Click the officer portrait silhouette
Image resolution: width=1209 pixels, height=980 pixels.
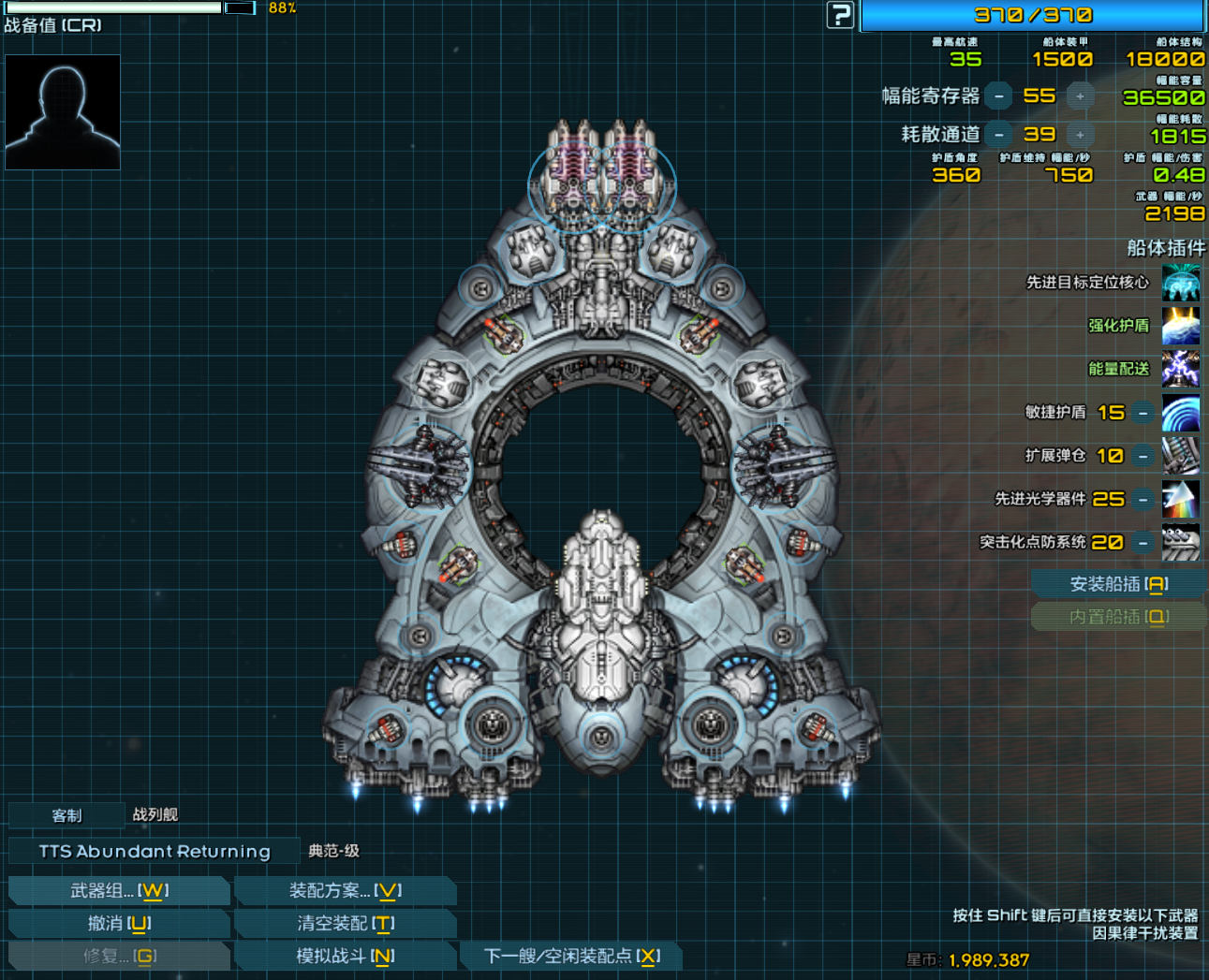(63, 112)
